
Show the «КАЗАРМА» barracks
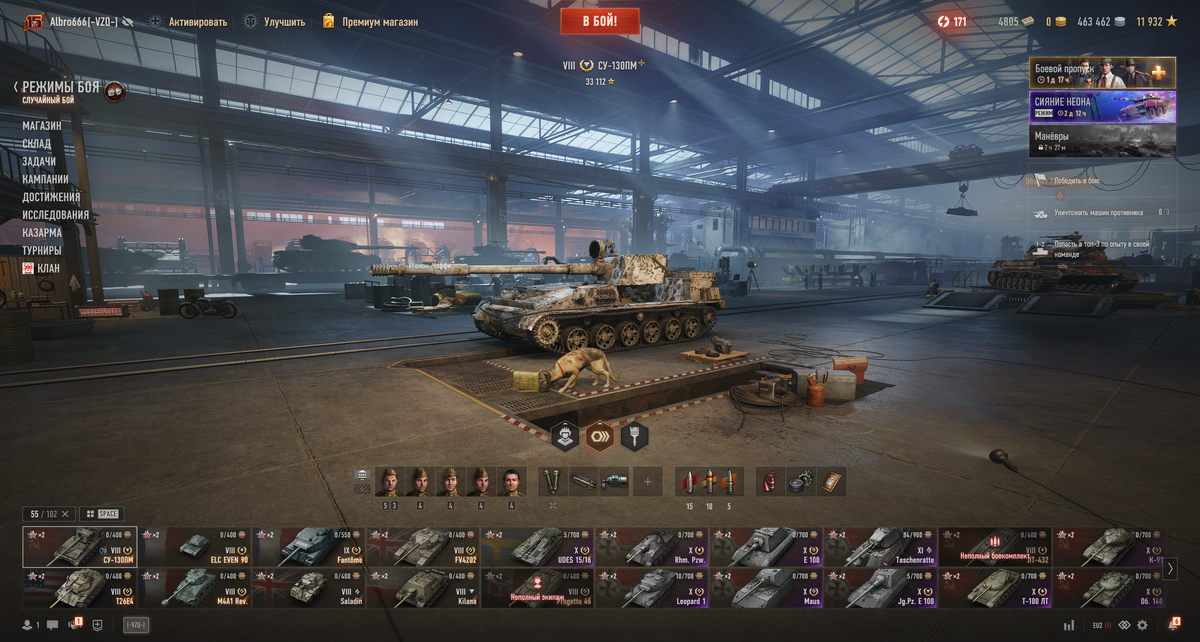coord(42,233)
